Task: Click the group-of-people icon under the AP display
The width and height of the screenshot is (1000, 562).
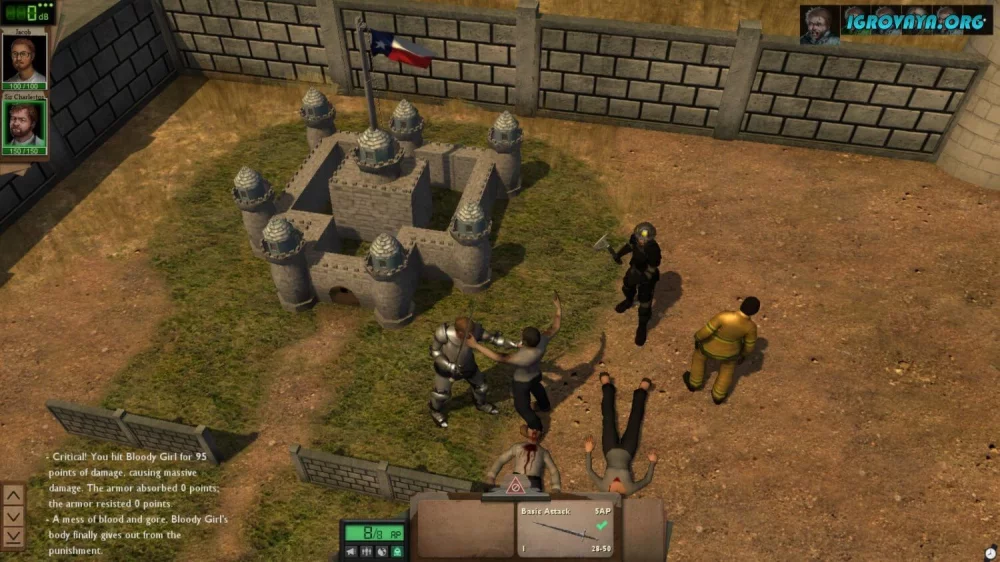Action: (366, 551)
